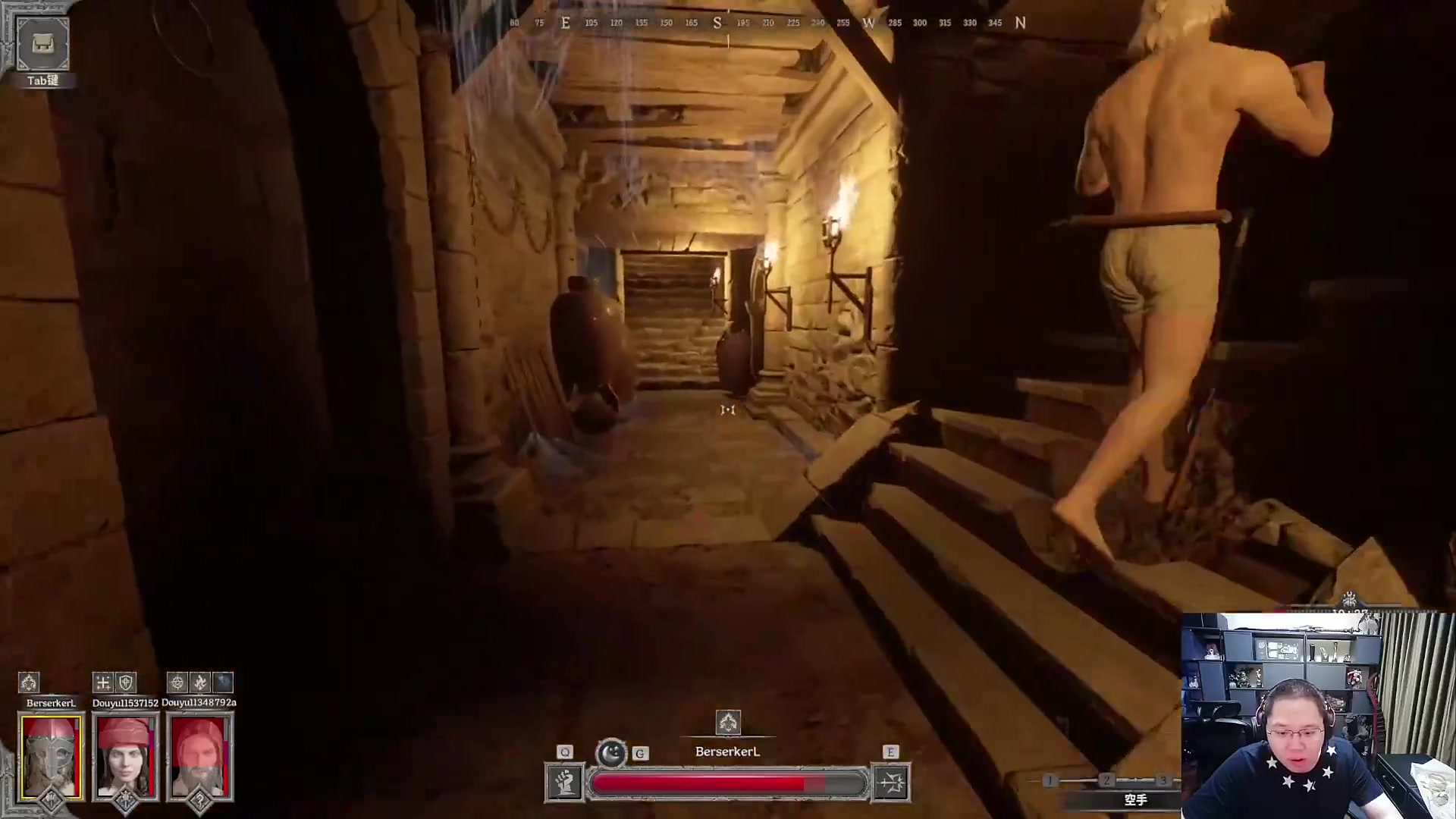Inspect the cross shield buff icon
Screen dimensions: 1456x819
click(126, 682)
